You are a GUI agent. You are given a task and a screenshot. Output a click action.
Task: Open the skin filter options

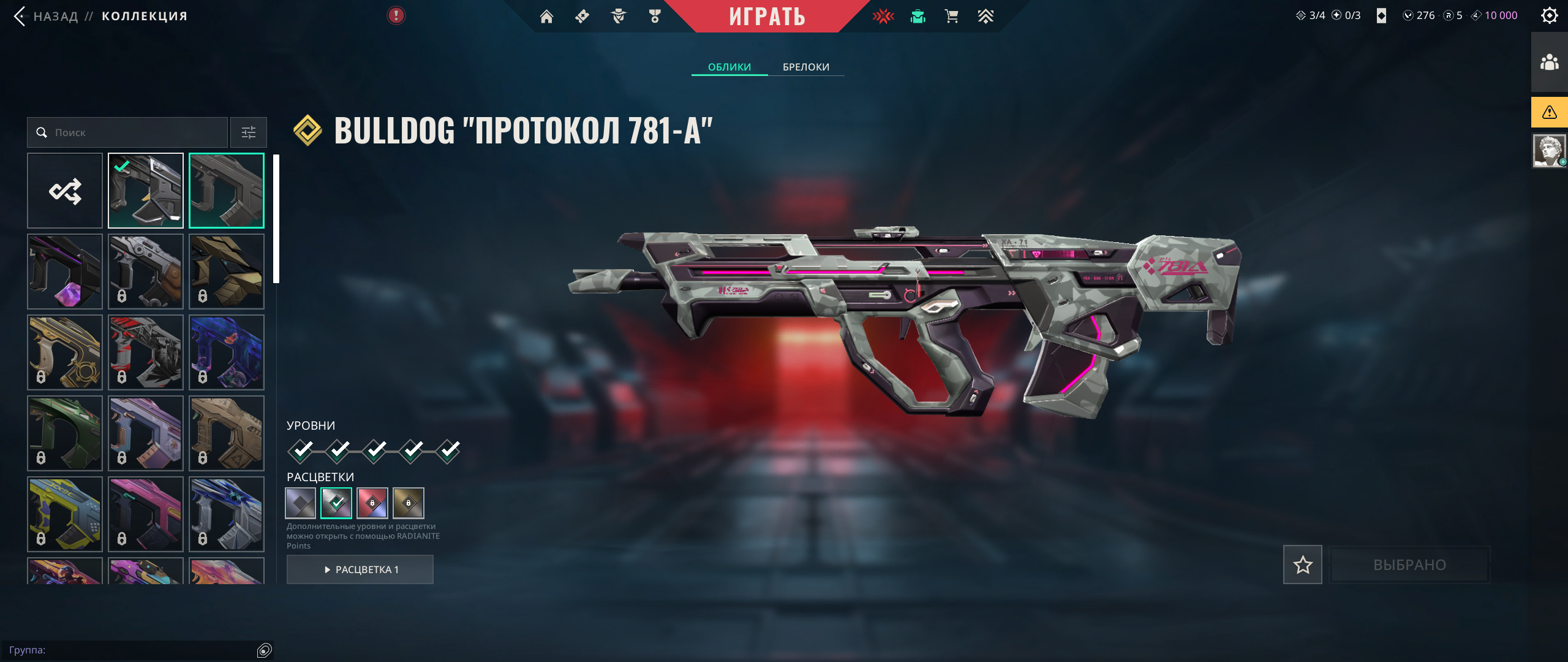[x=249, y=132]
